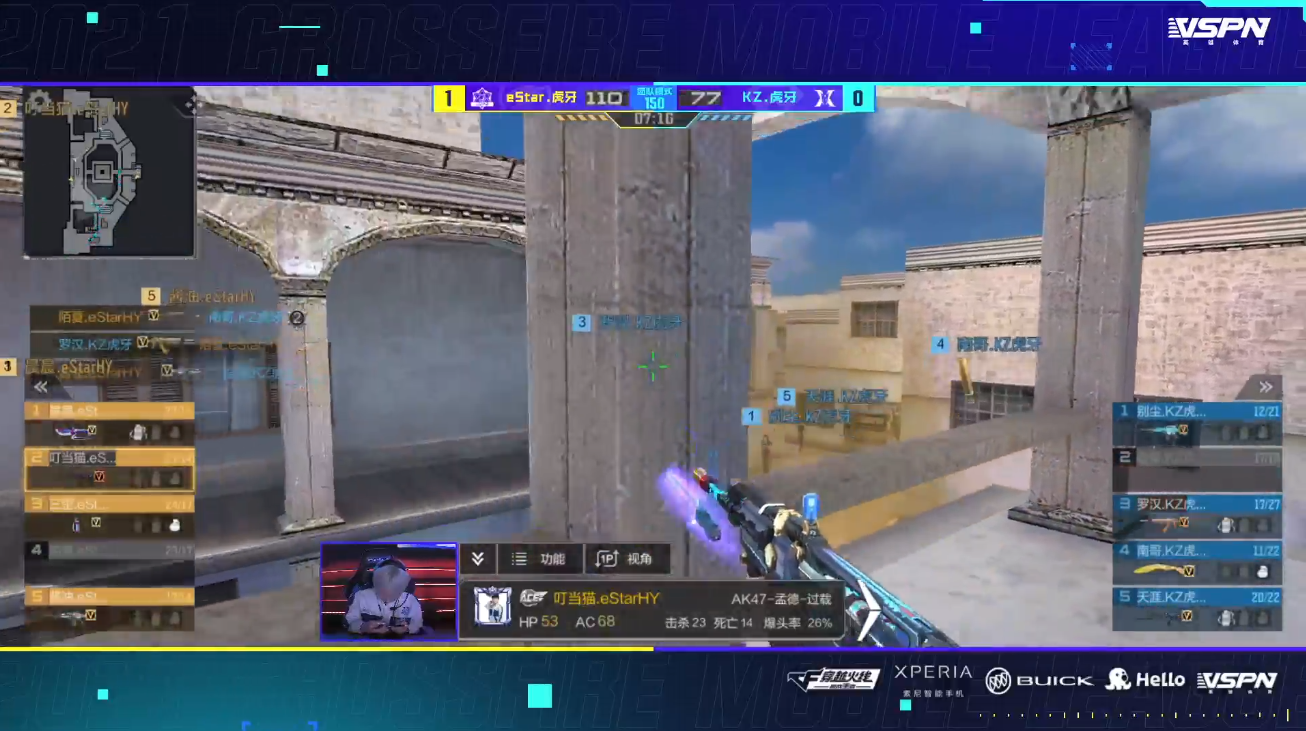Select KZ player 罗汉 in the right list
Screen dimensions: 1306x731
coord(1197,514)
